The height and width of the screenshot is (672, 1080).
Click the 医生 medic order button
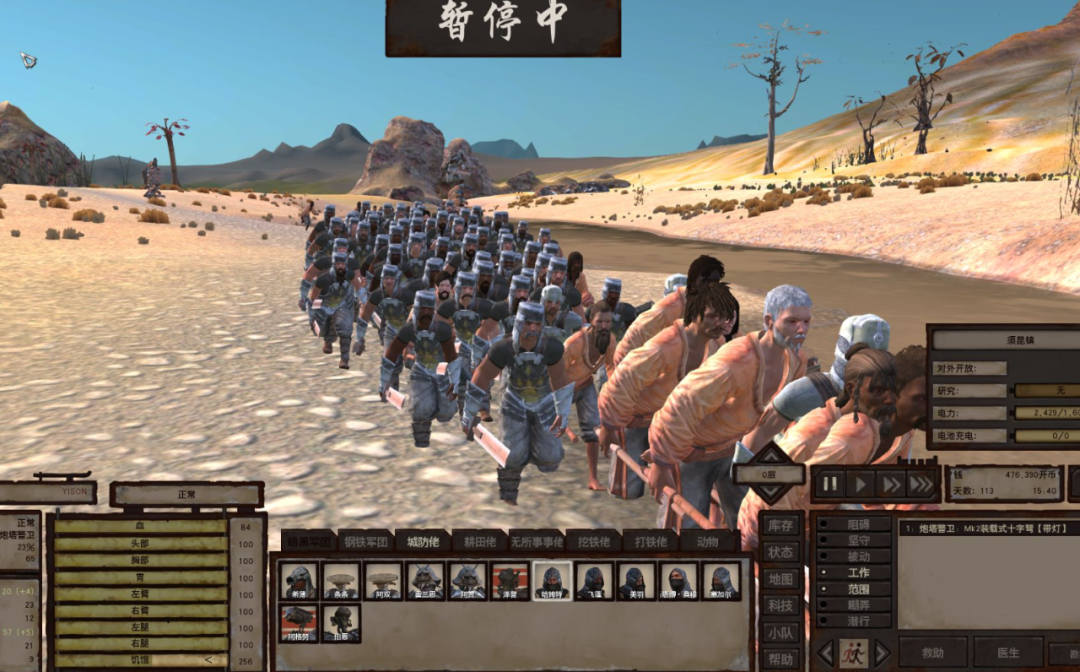point(1008,653)
